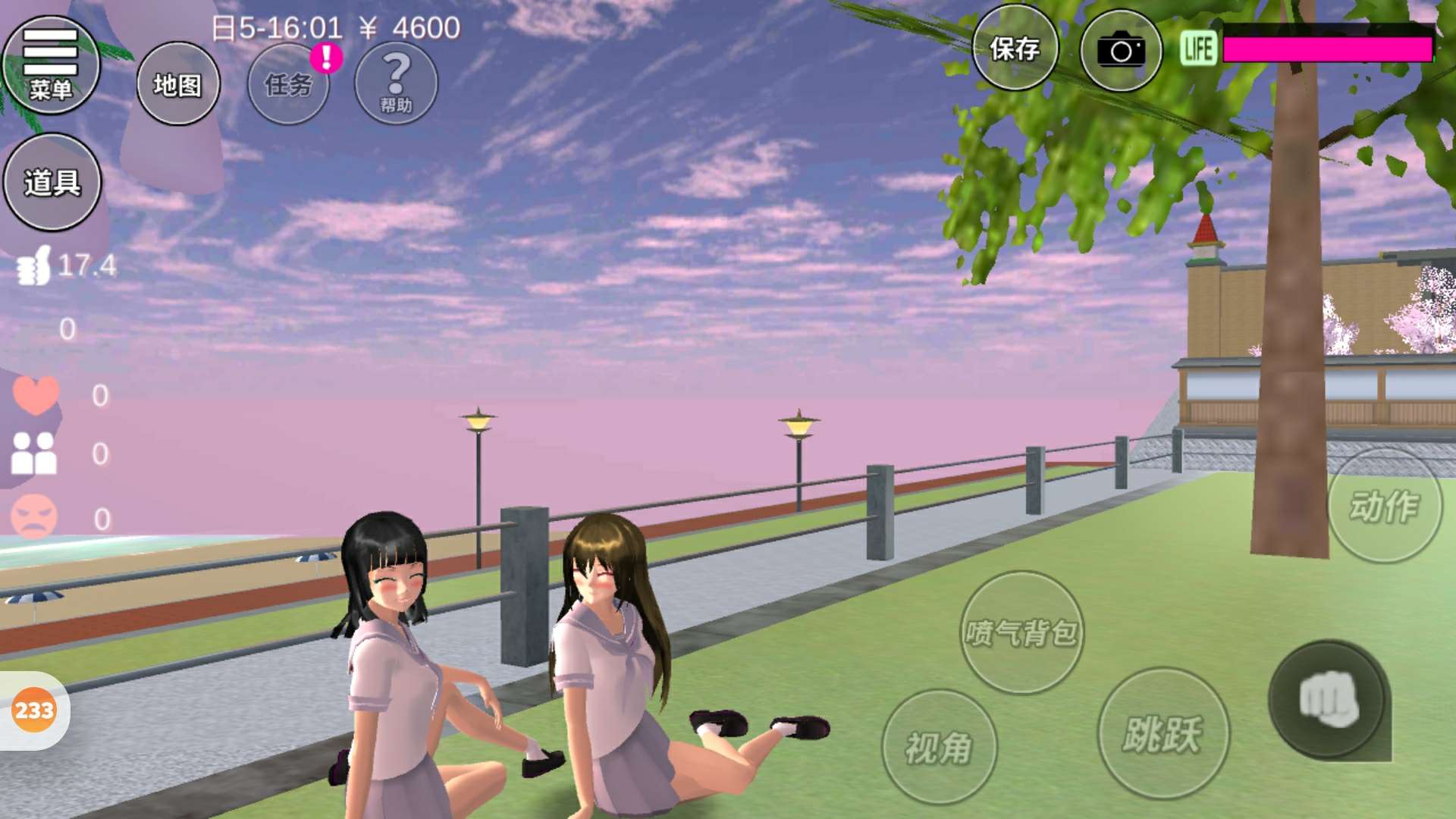Switch camera with the 视角 button

939,747
